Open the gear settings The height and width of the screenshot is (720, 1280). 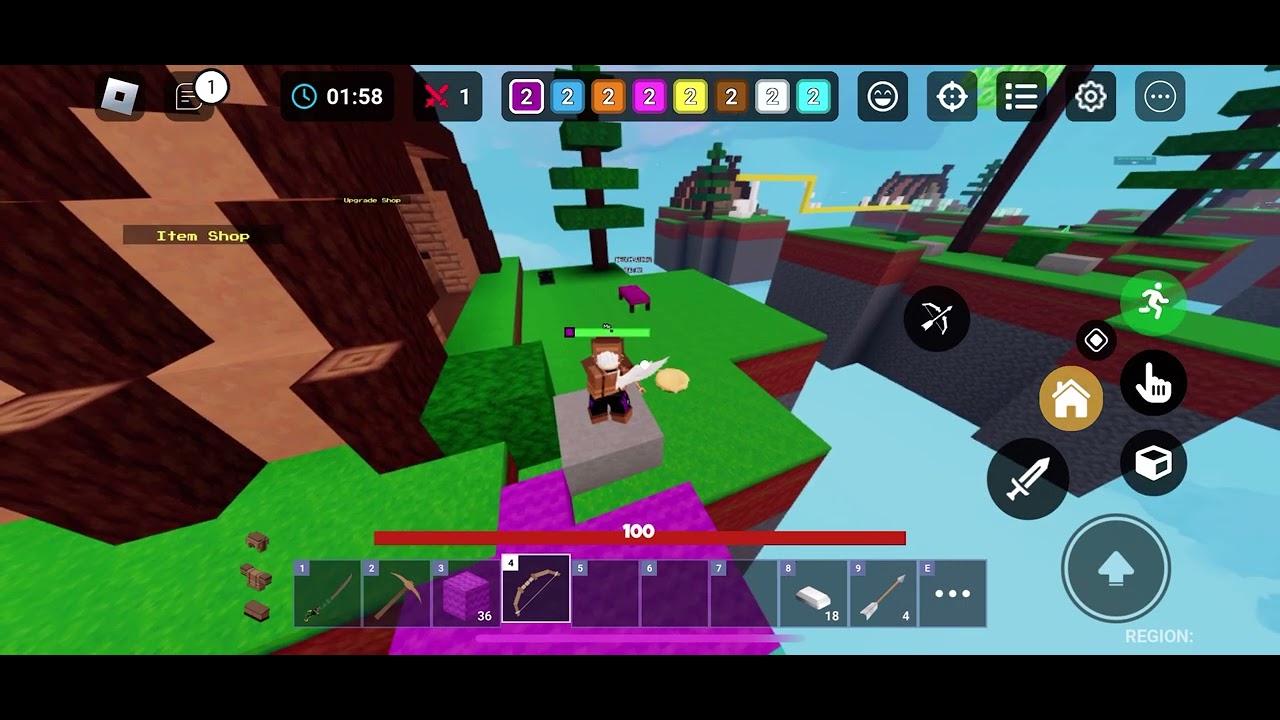1090,97
